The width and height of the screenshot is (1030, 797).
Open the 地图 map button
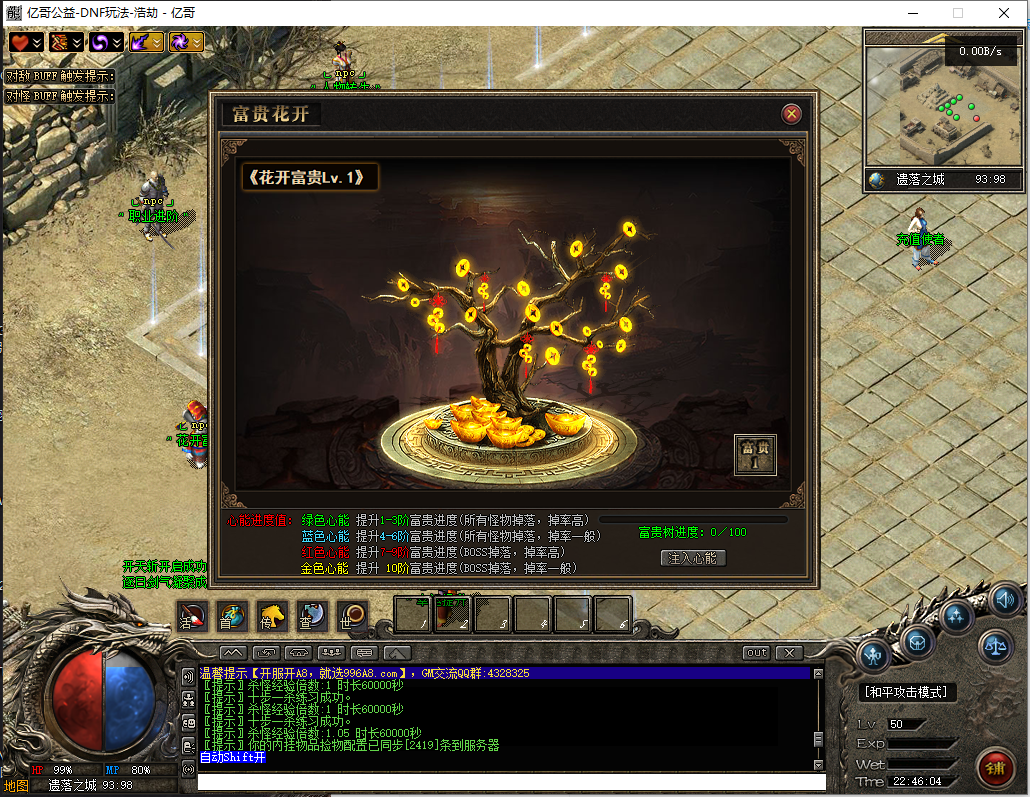point(16,785)
